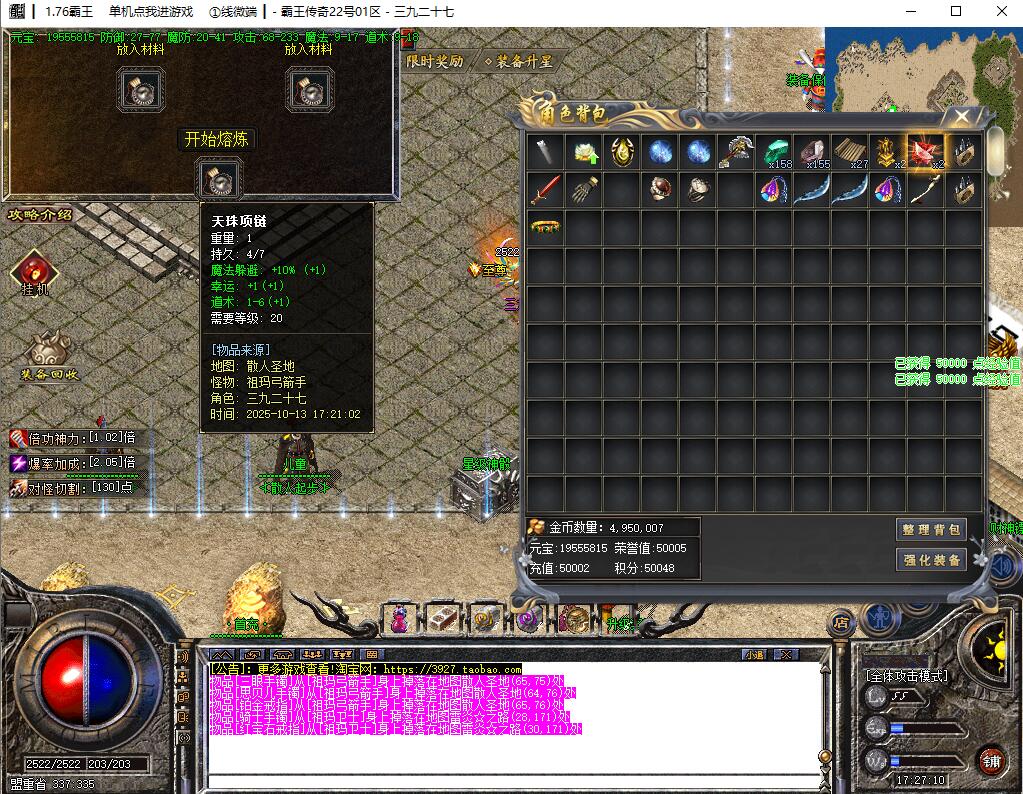Screen dimensions: 1023x794
Task: Close the 角色背包 inventory window
Action: [961, 117]
